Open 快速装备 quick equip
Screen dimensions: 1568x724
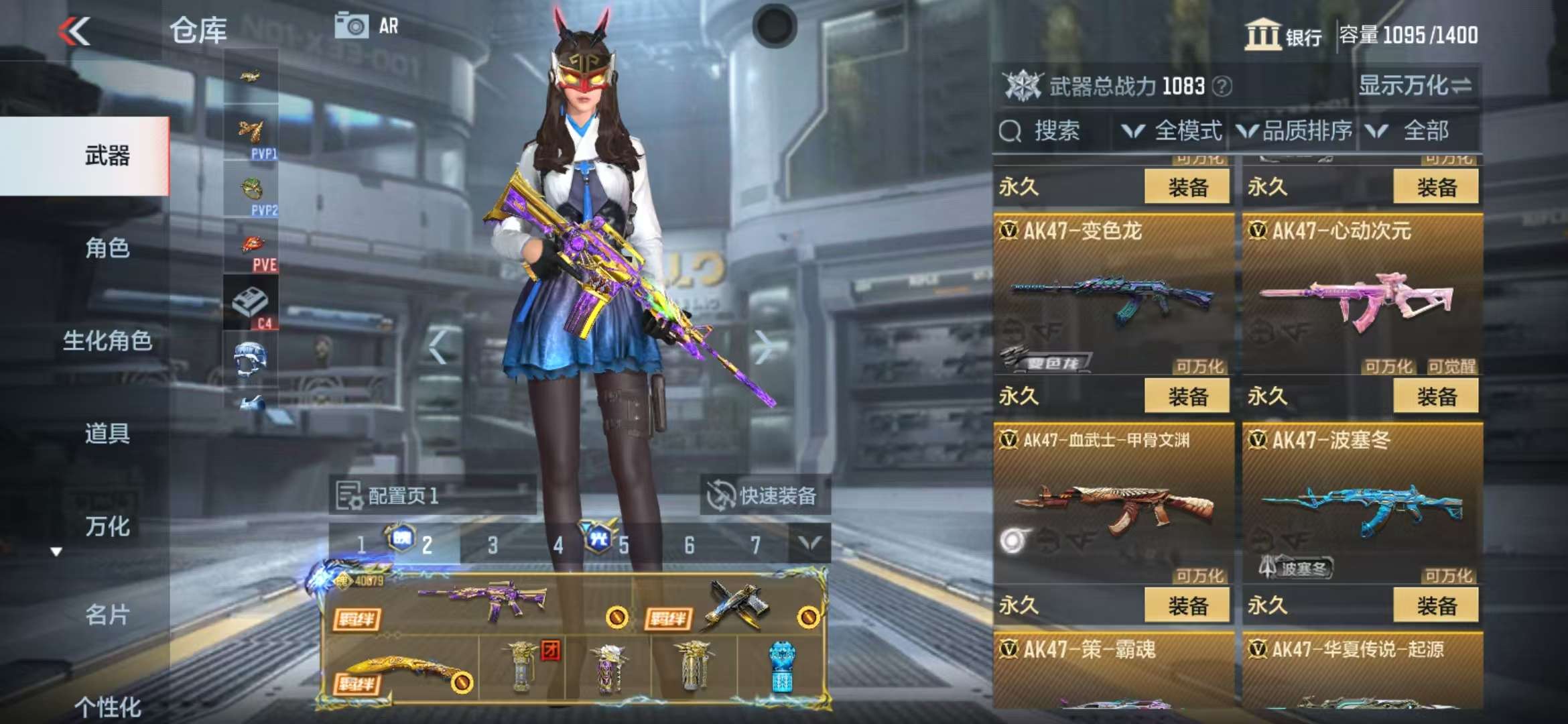coord(764,495)
